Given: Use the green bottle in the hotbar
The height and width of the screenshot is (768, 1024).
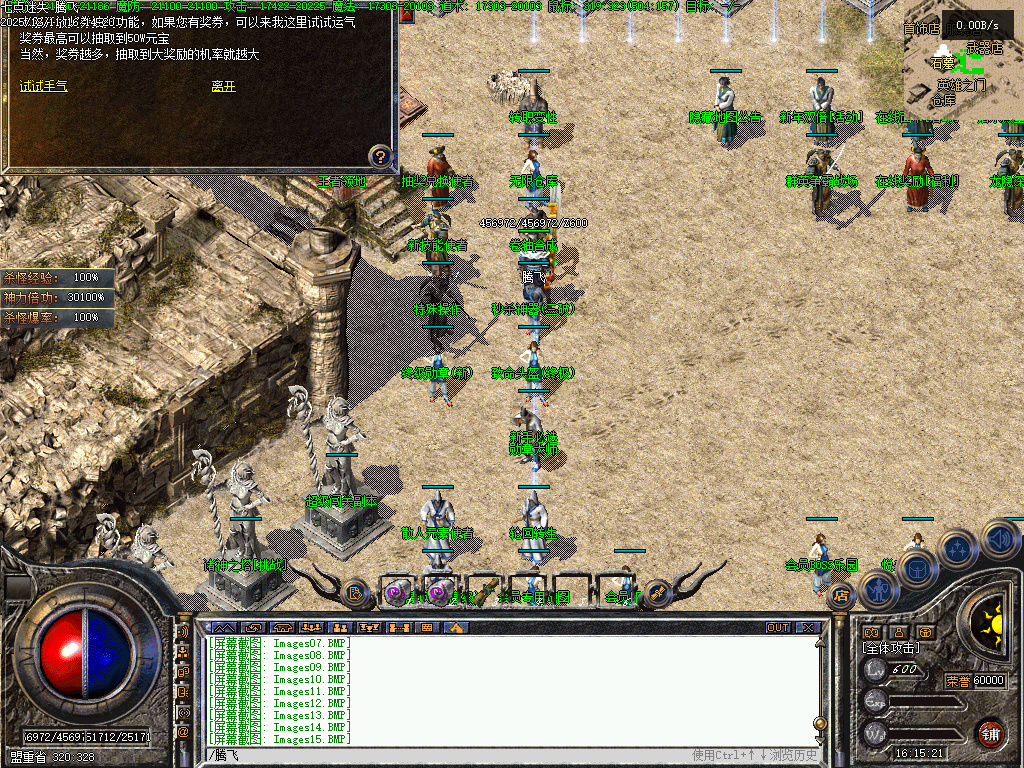Looking at the screenshot, I should [484, 592].
